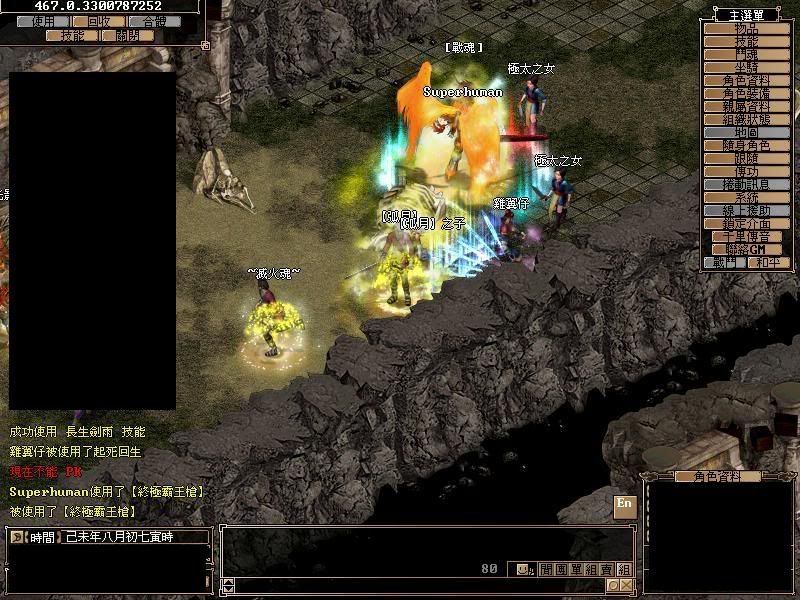The image size is (800, 600).
Task: Contact a GM via 聯絡GM
Action: [x=746, y=249]
